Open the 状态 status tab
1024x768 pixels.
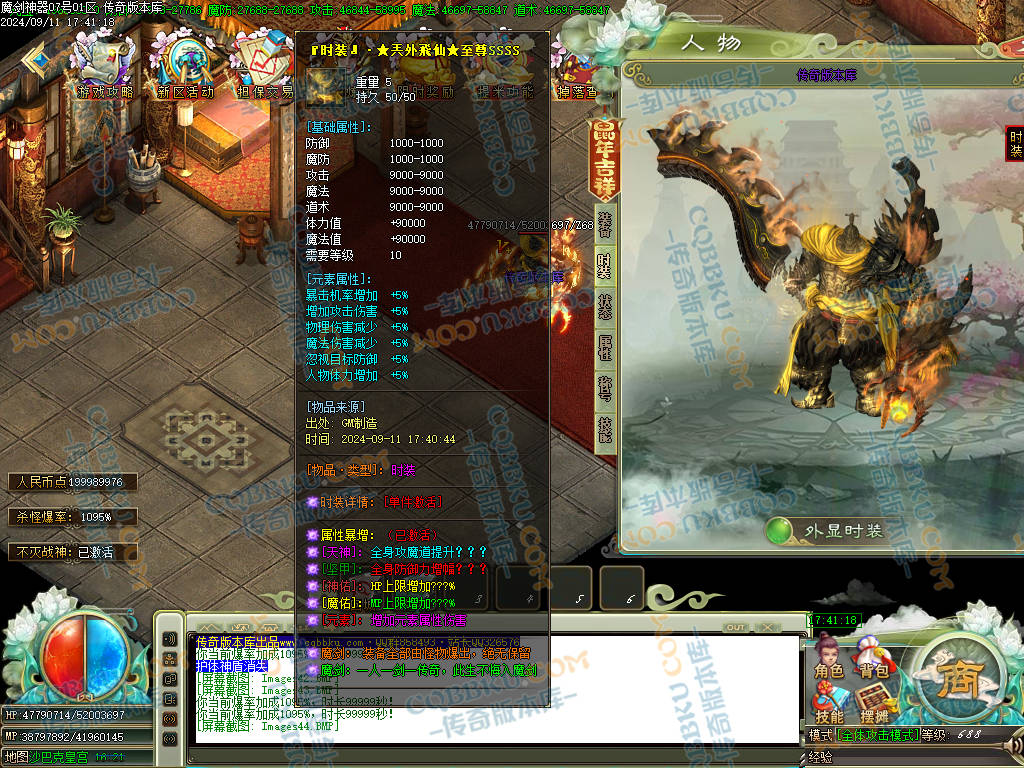[x=605, y=307]
